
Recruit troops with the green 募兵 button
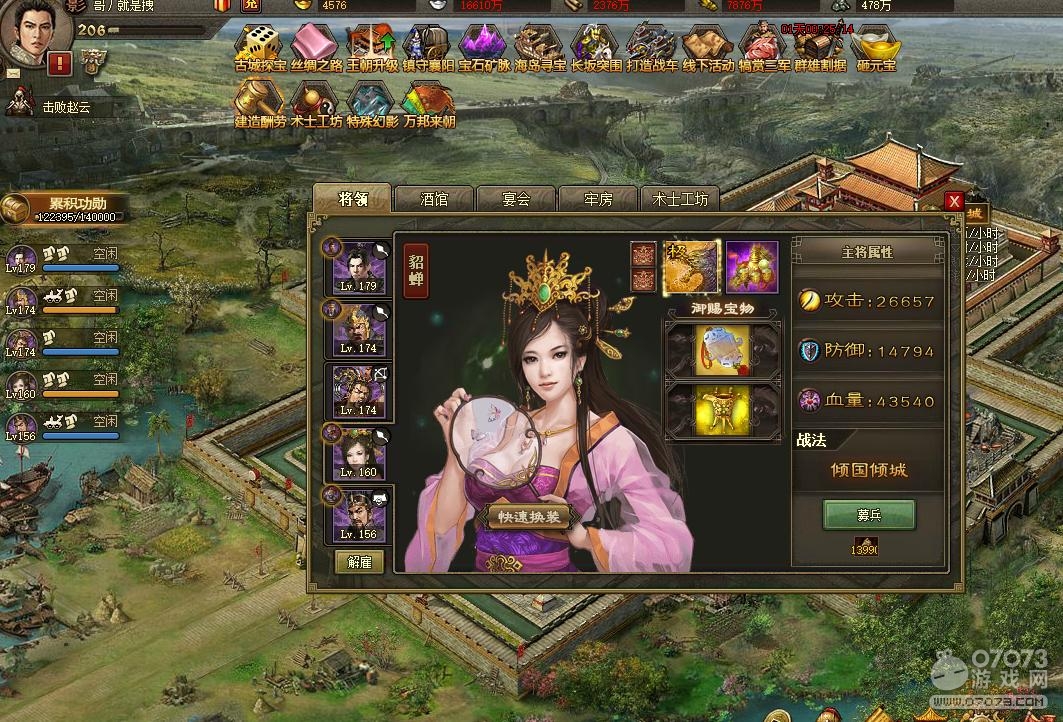[x=869, y=515]
